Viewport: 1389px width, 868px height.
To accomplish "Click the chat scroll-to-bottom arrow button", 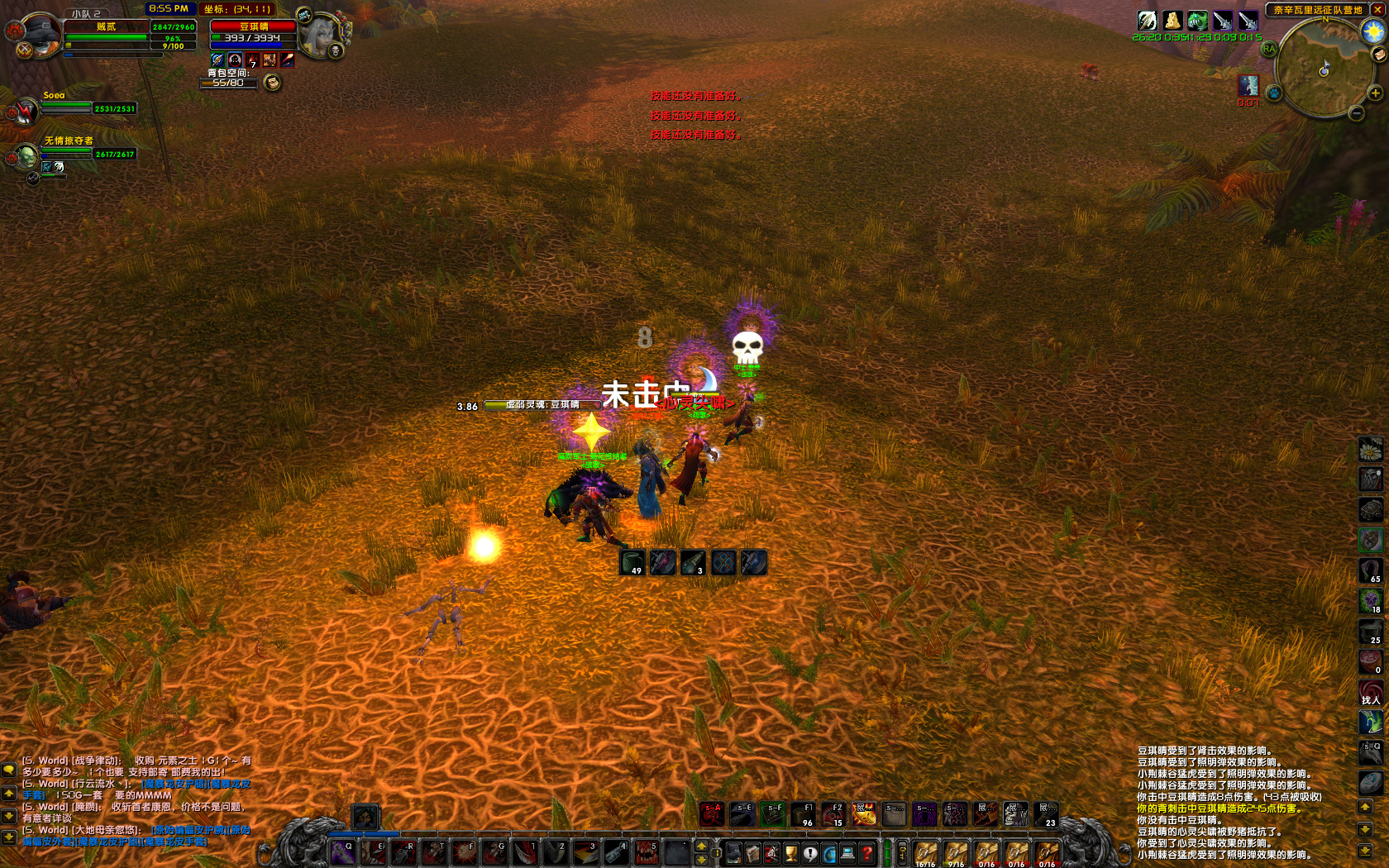I will (8, 837).
